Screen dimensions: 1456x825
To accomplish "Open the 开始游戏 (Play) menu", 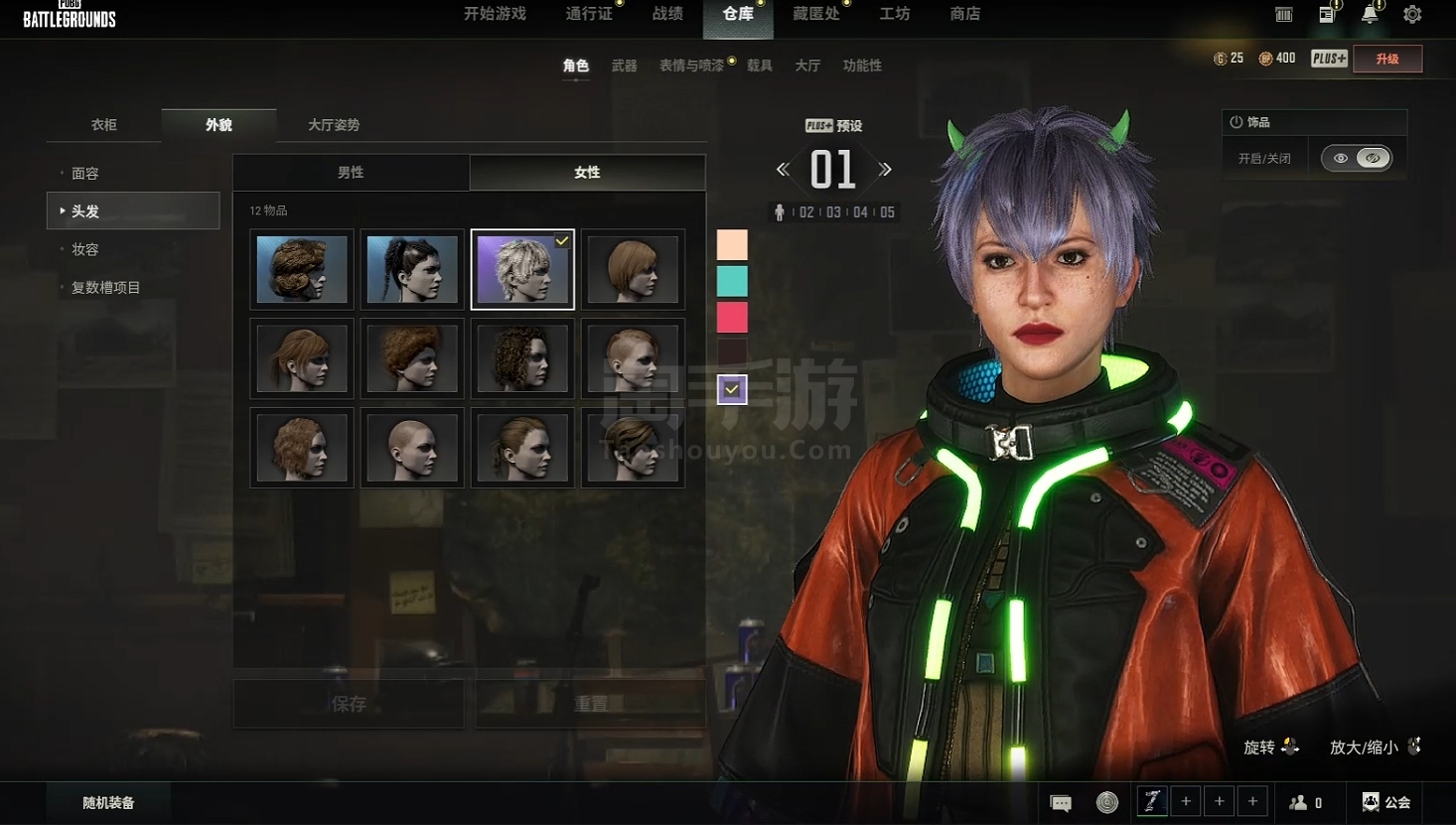I will point(495,14).
